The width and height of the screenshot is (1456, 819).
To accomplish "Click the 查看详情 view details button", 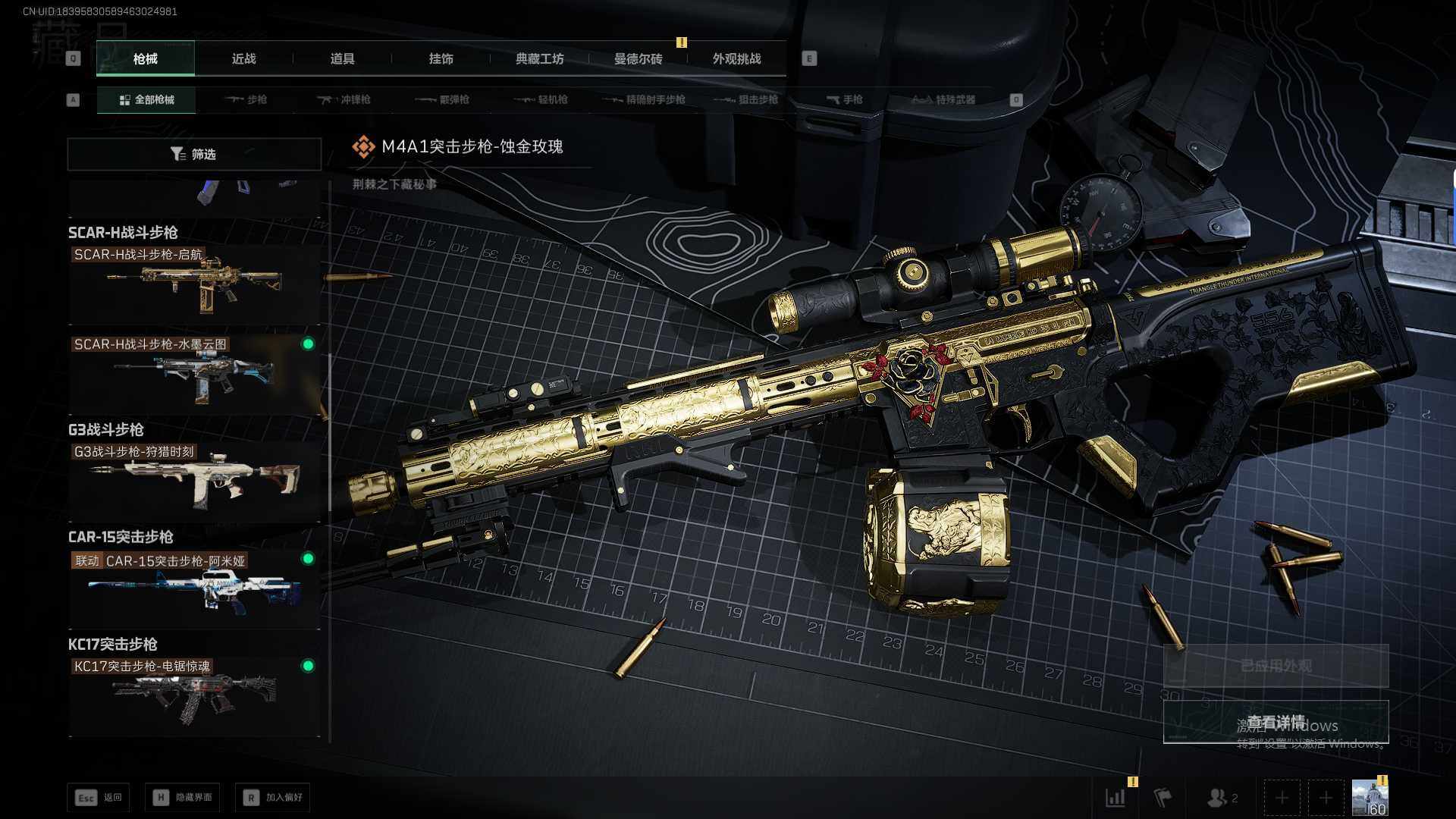I will click(x=1276, y=722).
